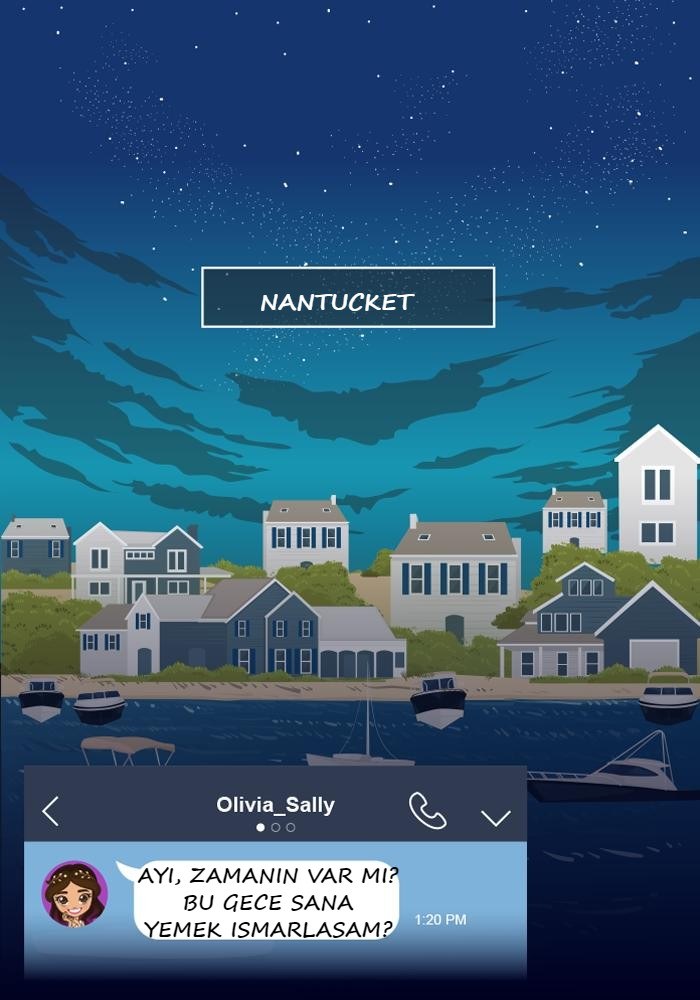Collapse the chat with the down chevron

click(495, 817)
